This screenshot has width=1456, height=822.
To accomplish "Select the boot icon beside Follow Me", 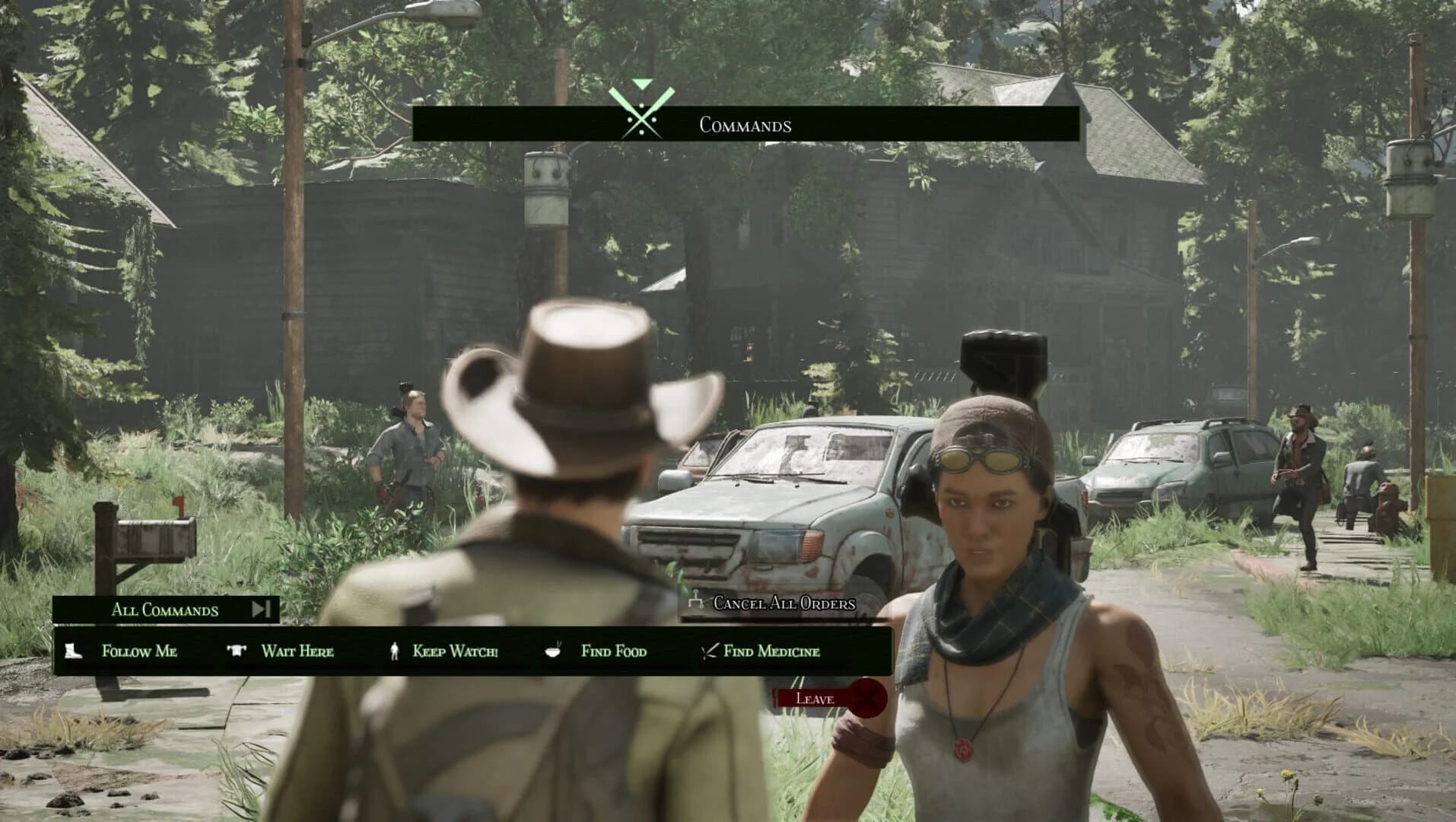I will pos(72,652).
